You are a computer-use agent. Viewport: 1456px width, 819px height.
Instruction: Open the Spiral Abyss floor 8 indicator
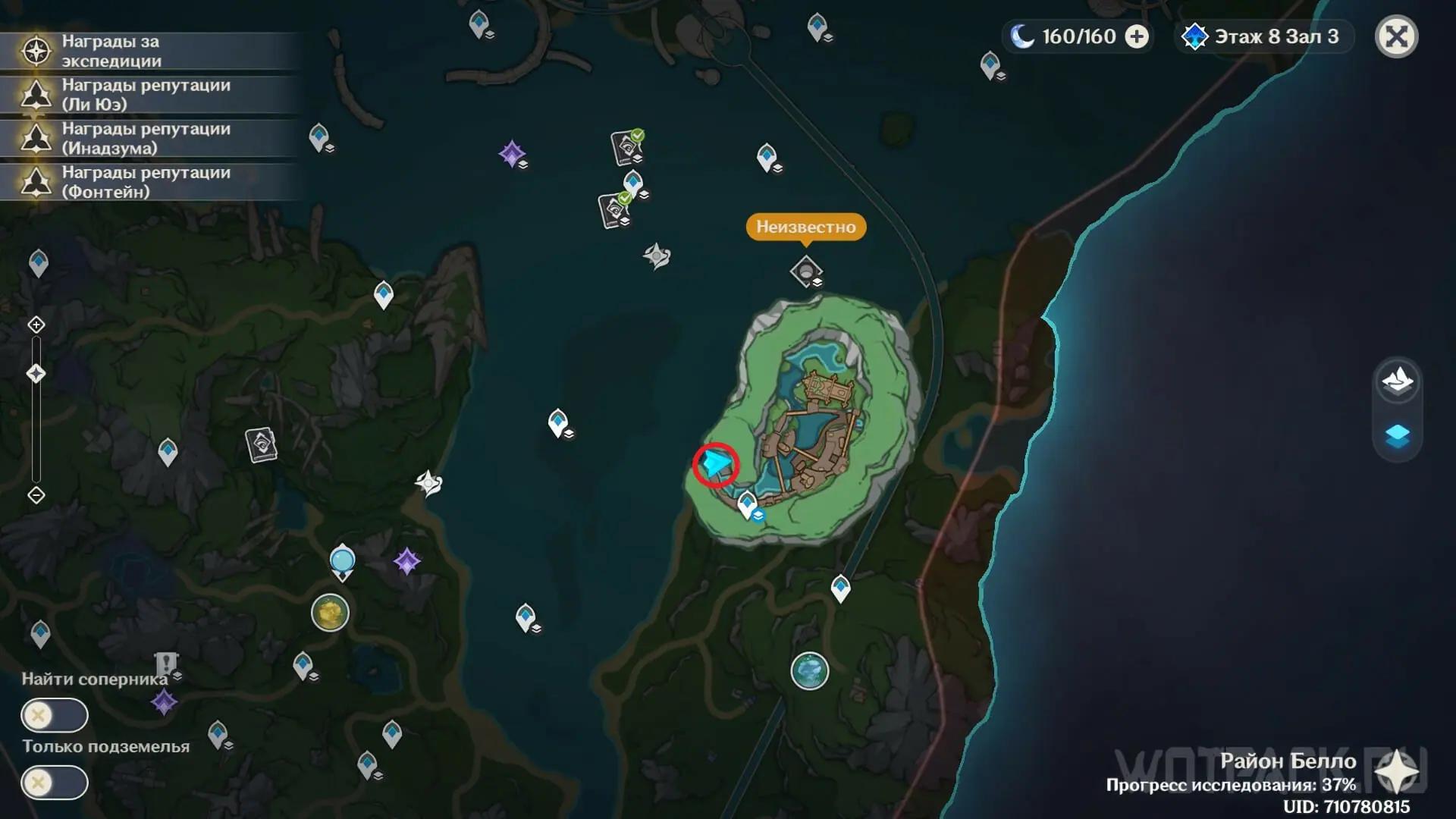pyautogui.click(x=1263, y=36)
